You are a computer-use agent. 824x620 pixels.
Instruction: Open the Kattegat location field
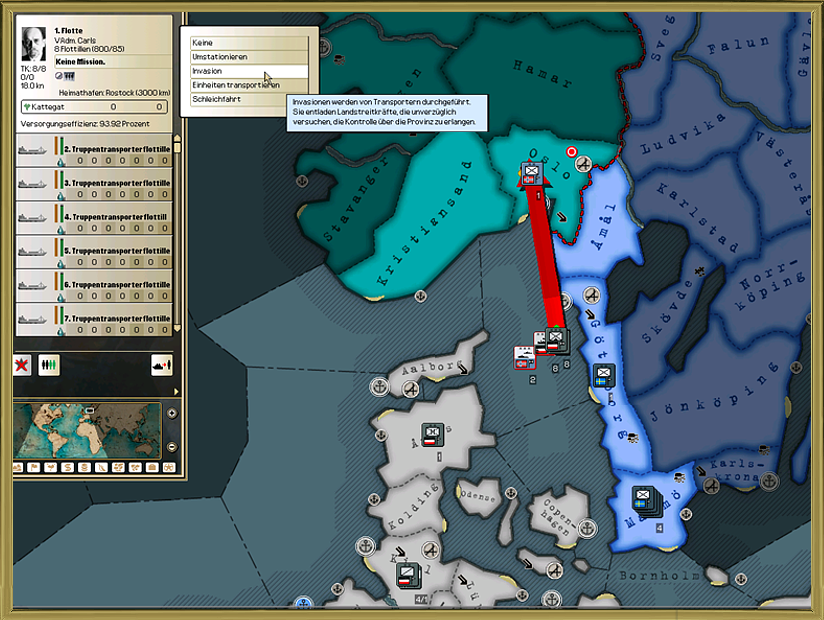[x=92, y=107]
